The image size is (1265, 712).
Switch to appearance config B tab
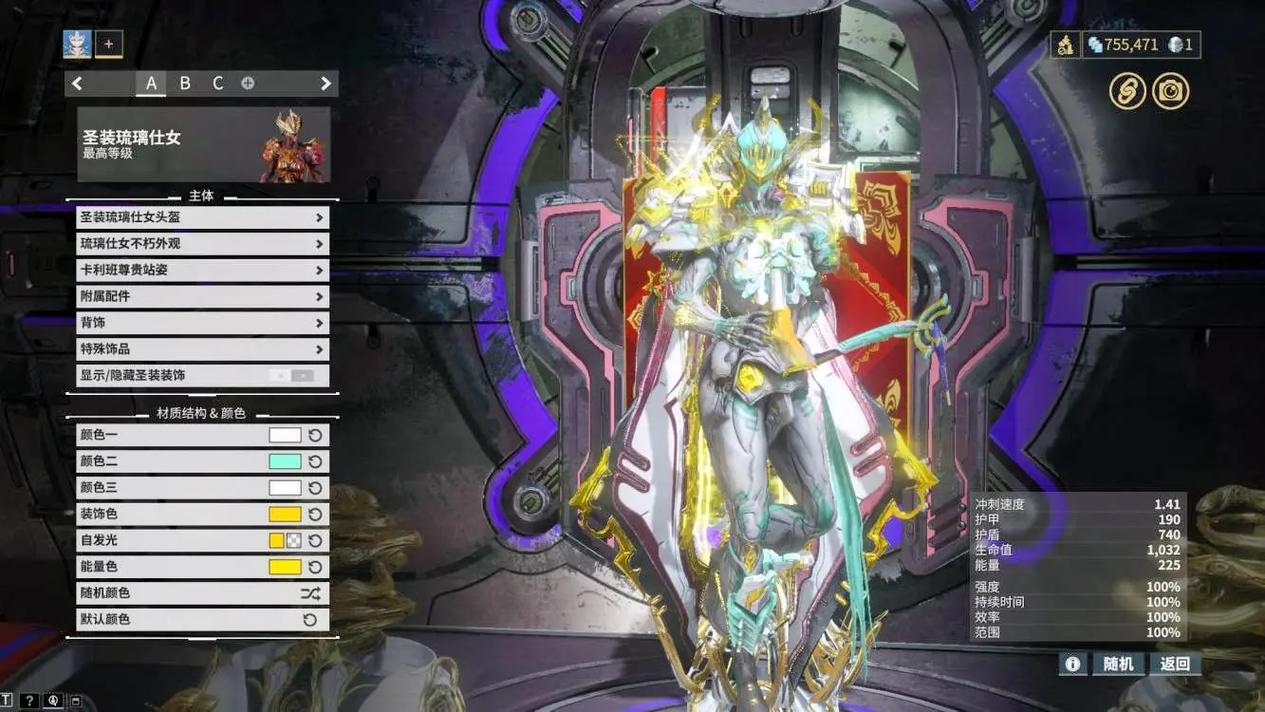[185, 84]
